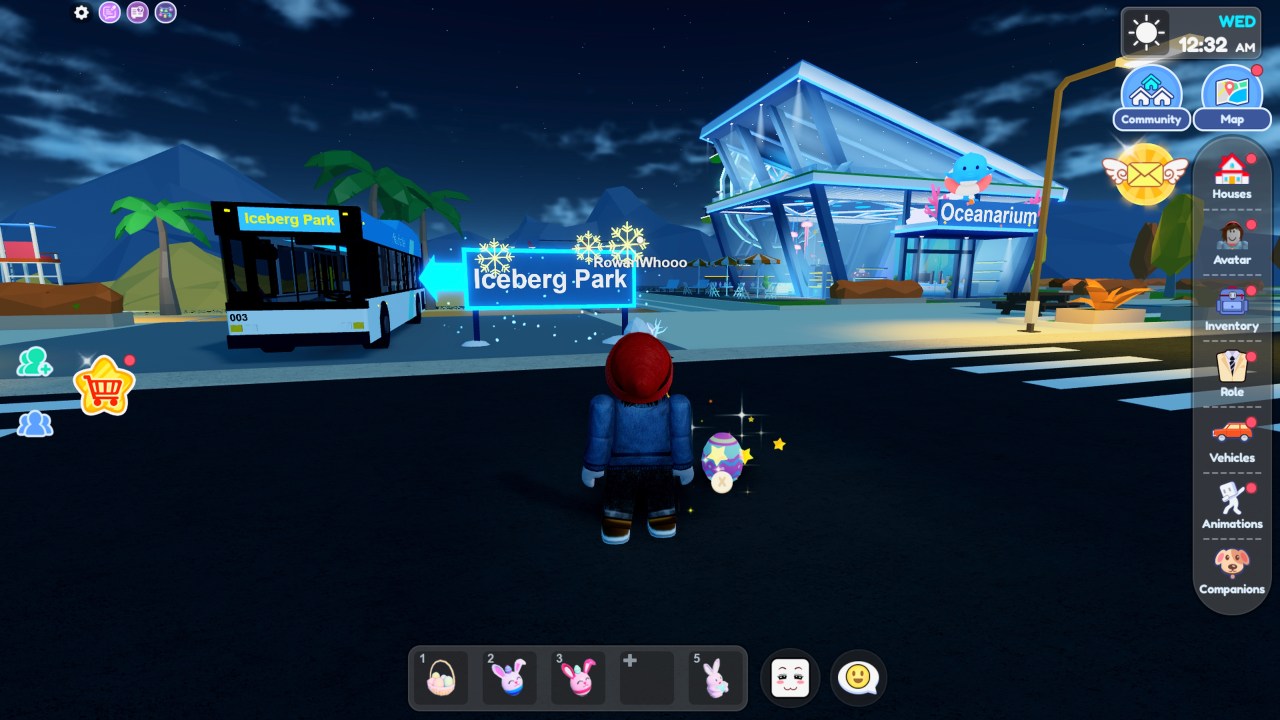The height and width of the screenshot is (720, 1280).
Task: Open the face emote picker
Action: pyautogui.click(x=790, y=677)
